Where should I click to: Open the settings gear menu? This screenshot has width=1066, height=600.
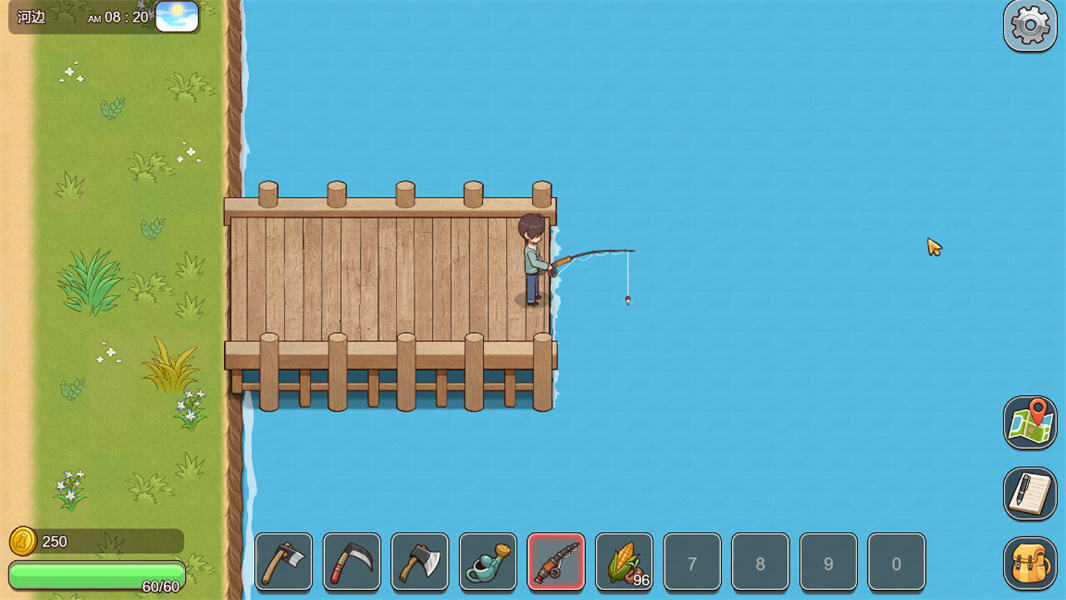point(1030,25)
